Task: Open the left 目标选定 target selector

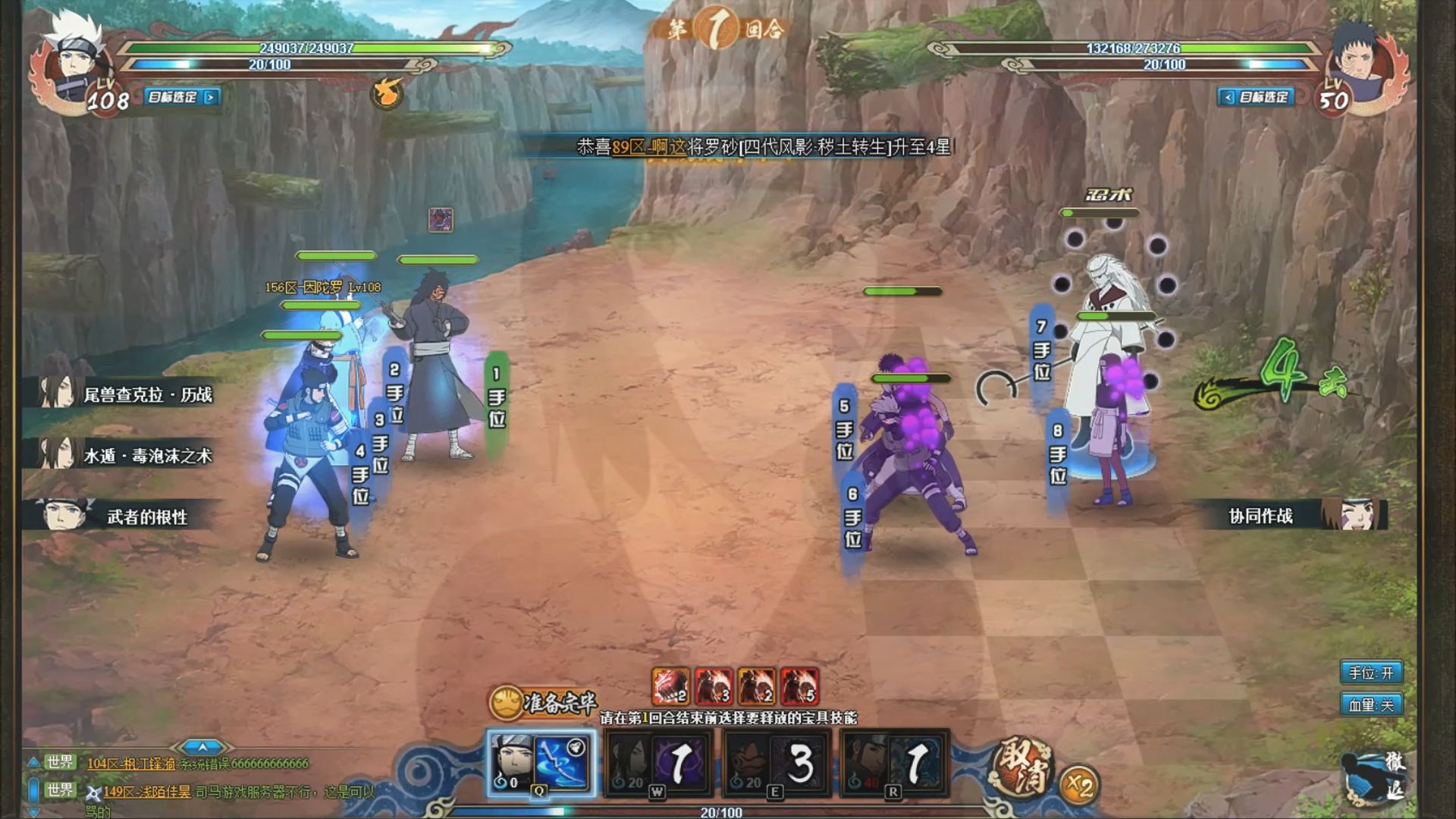Action: coord(180,97)
